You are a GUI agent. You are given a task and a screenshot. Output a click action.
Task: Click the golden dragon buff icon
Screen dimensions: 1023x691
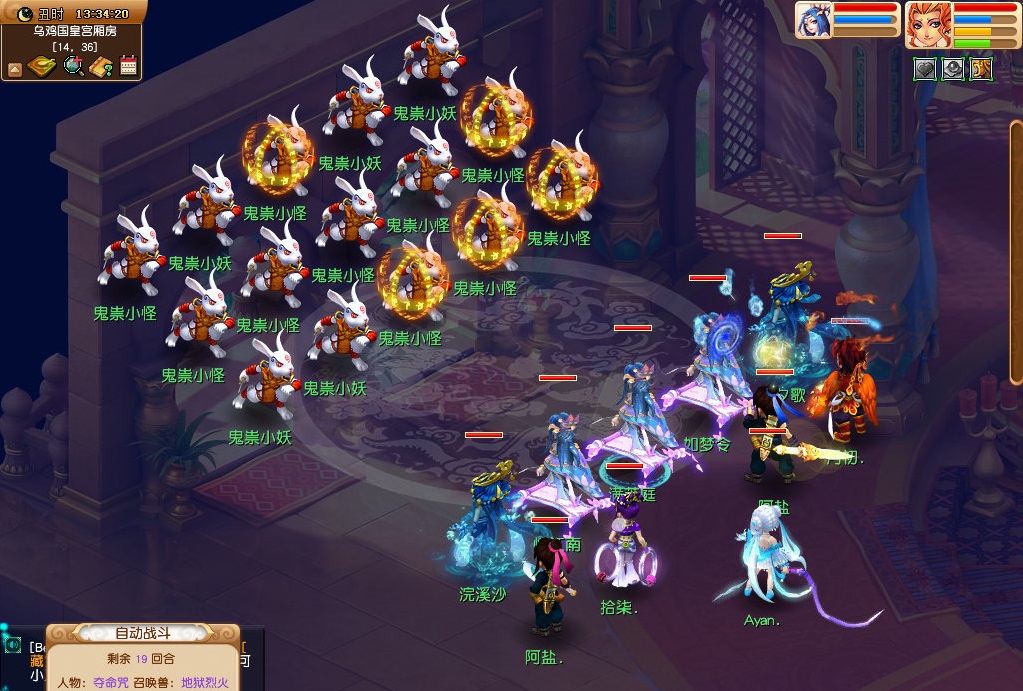981,68
